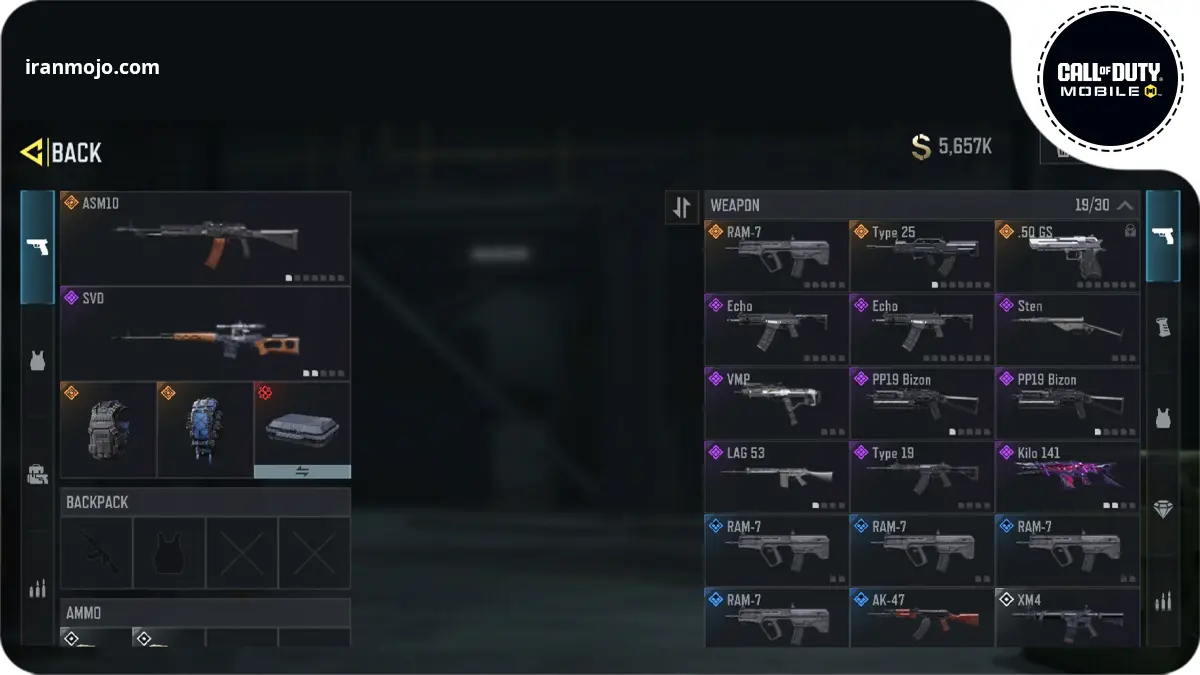This screenshot has width=1200, height=675.
Task: Go back using the BACK button
Action: pos(62,152)
